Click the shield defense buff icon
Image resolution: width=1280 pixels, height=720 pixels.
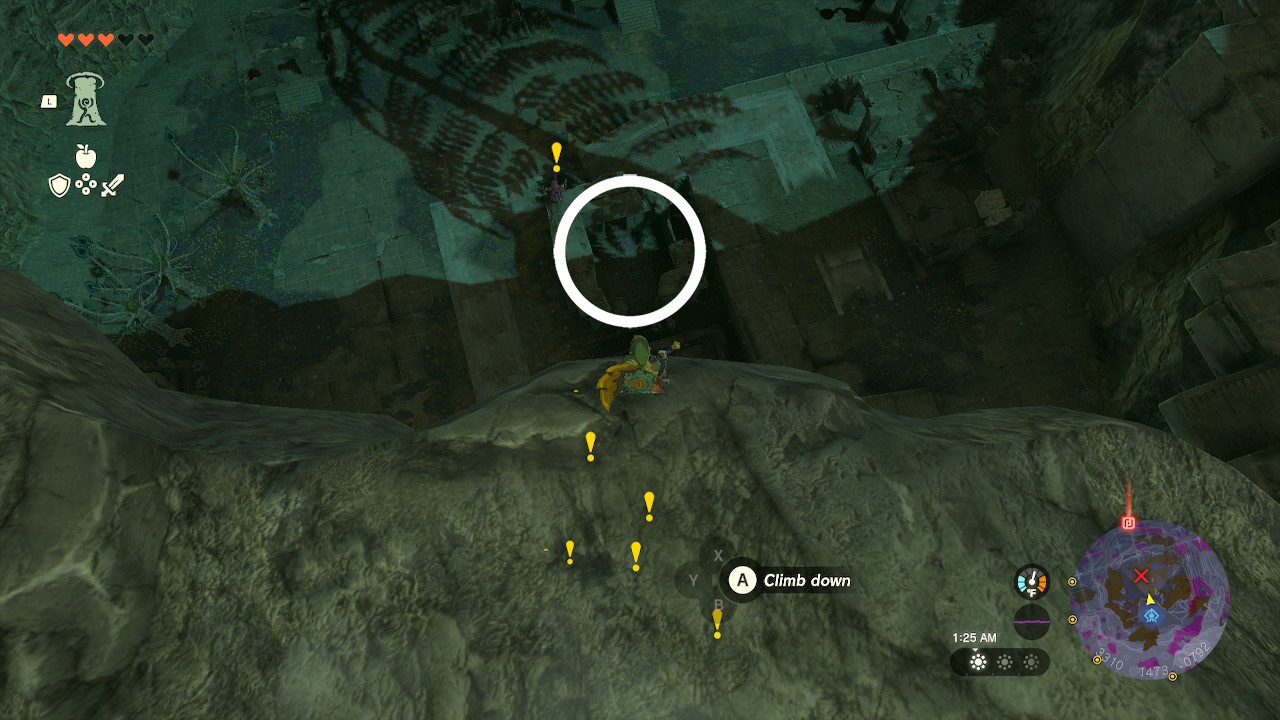[x=58, y=183]
